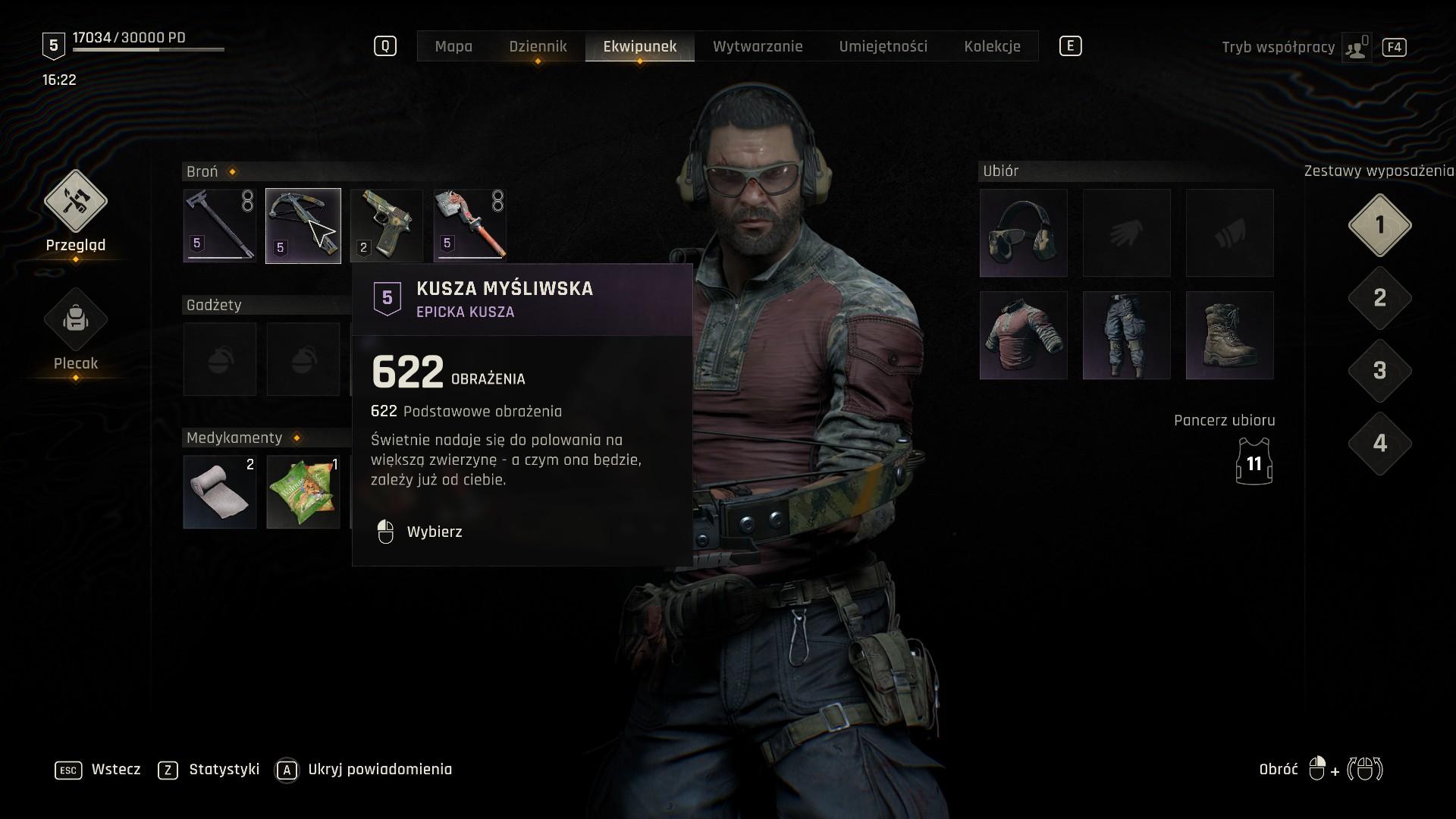This screenshot has width=1456, height=819.
Task: Select the bandage medicine slot
Action: click(220, 491)
